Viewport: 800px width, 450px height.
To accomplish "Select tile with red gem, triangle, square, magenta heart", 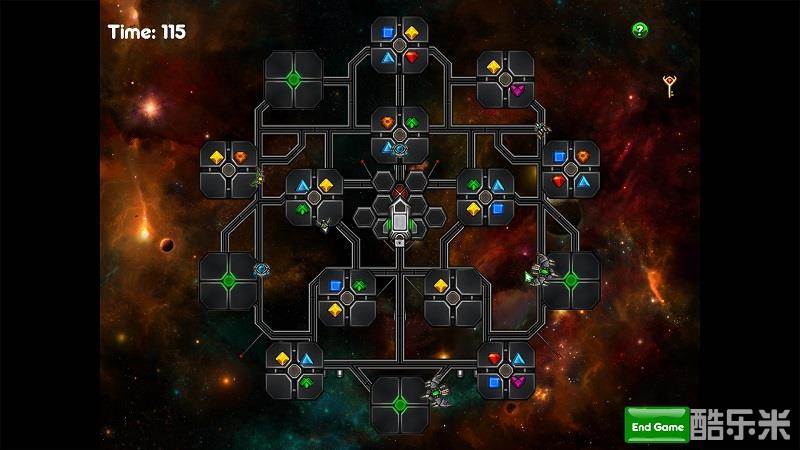I will pos(505,369).
